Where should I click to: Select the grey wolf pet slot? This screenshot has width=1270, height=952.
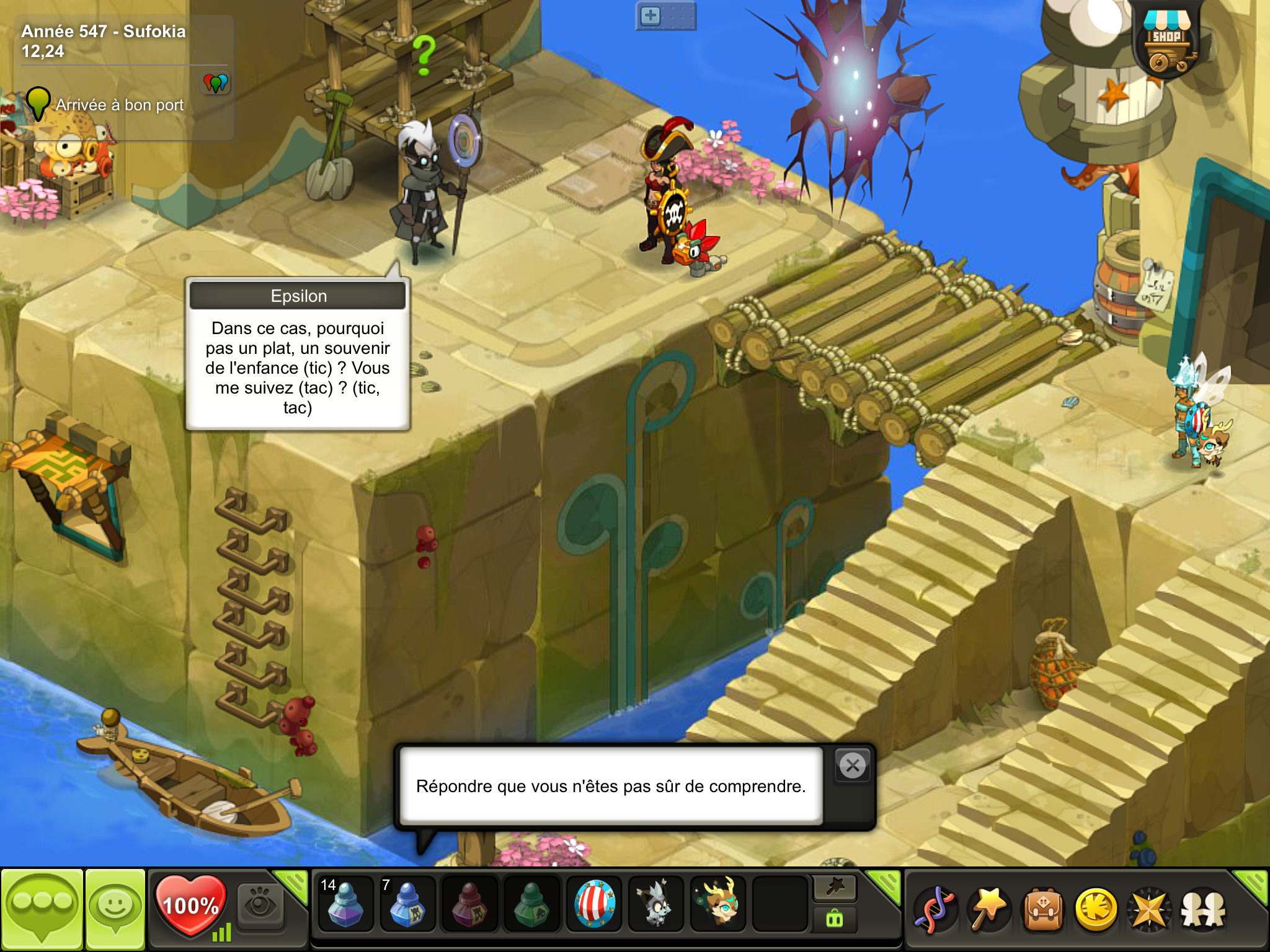[655, 905]
